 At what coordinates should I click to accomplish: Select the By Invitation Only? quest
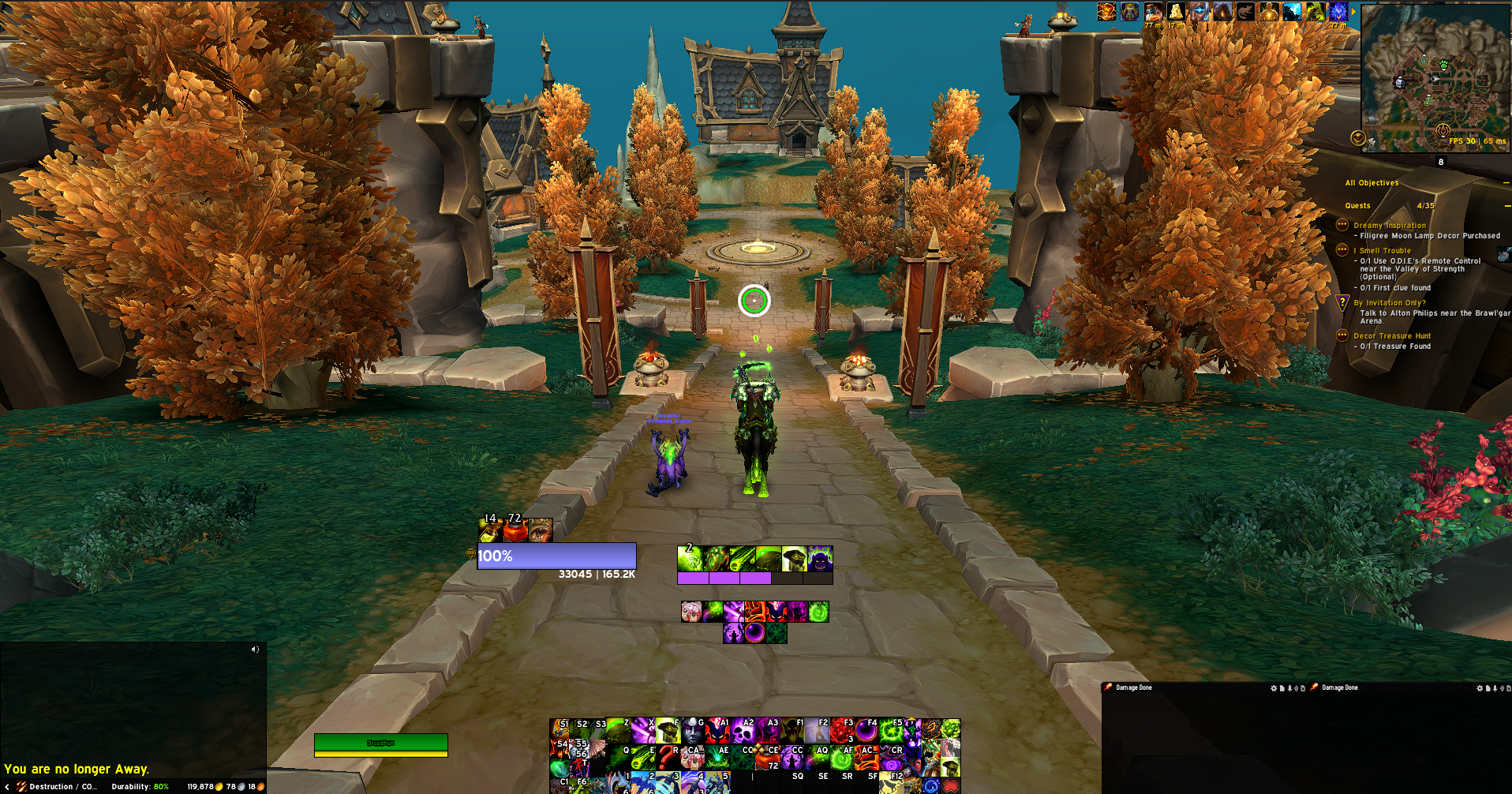[1389, 303]
